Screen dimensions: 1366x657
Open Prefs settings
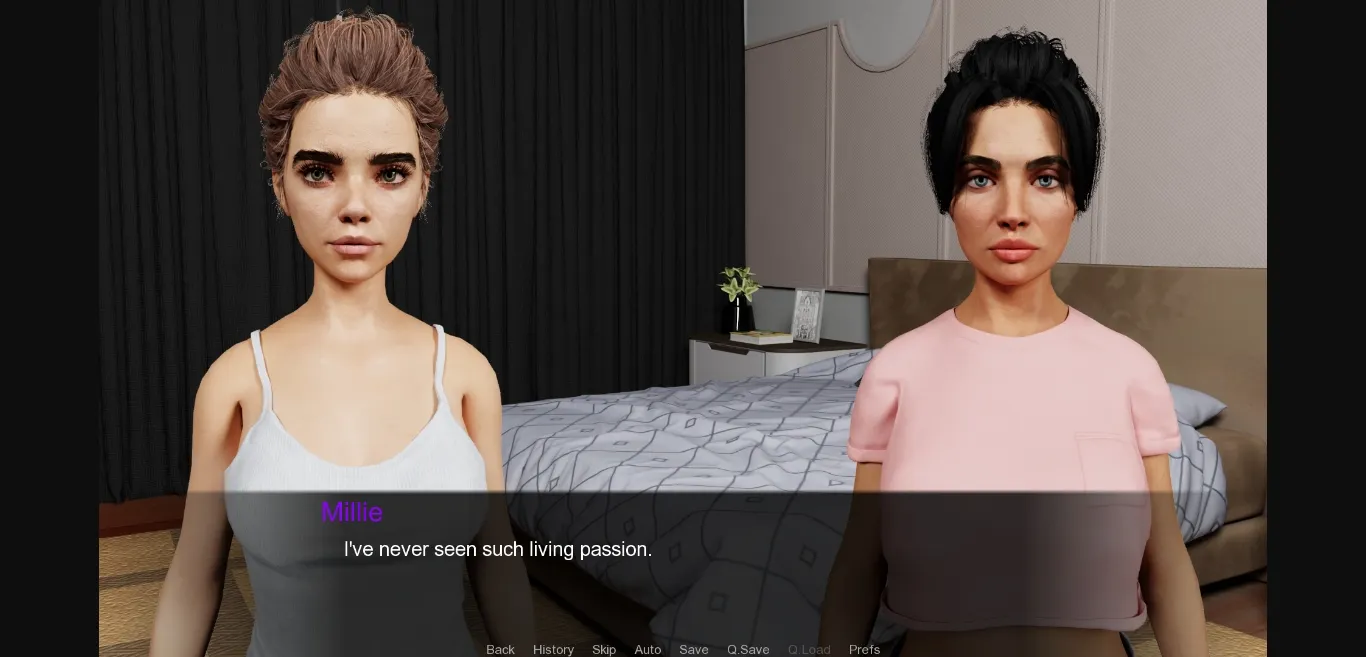tap(864, 649)
